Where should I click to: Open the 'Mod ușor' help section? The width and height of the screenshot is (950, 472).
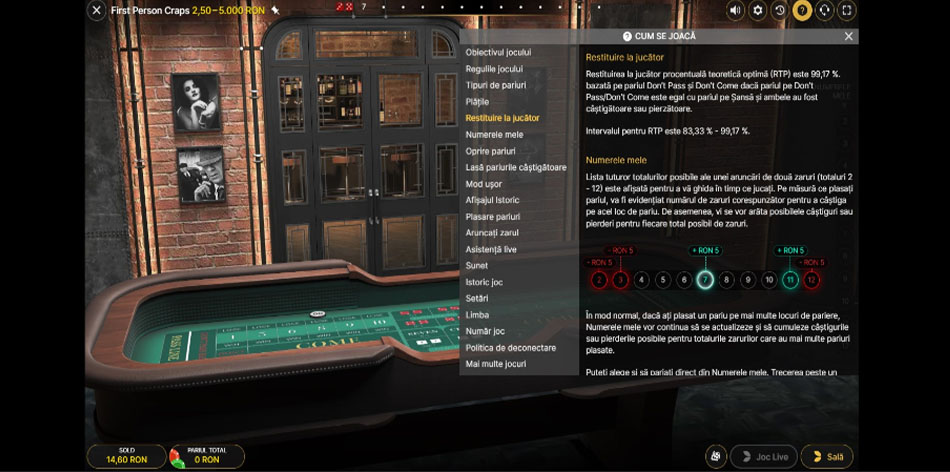coord(484,184)
